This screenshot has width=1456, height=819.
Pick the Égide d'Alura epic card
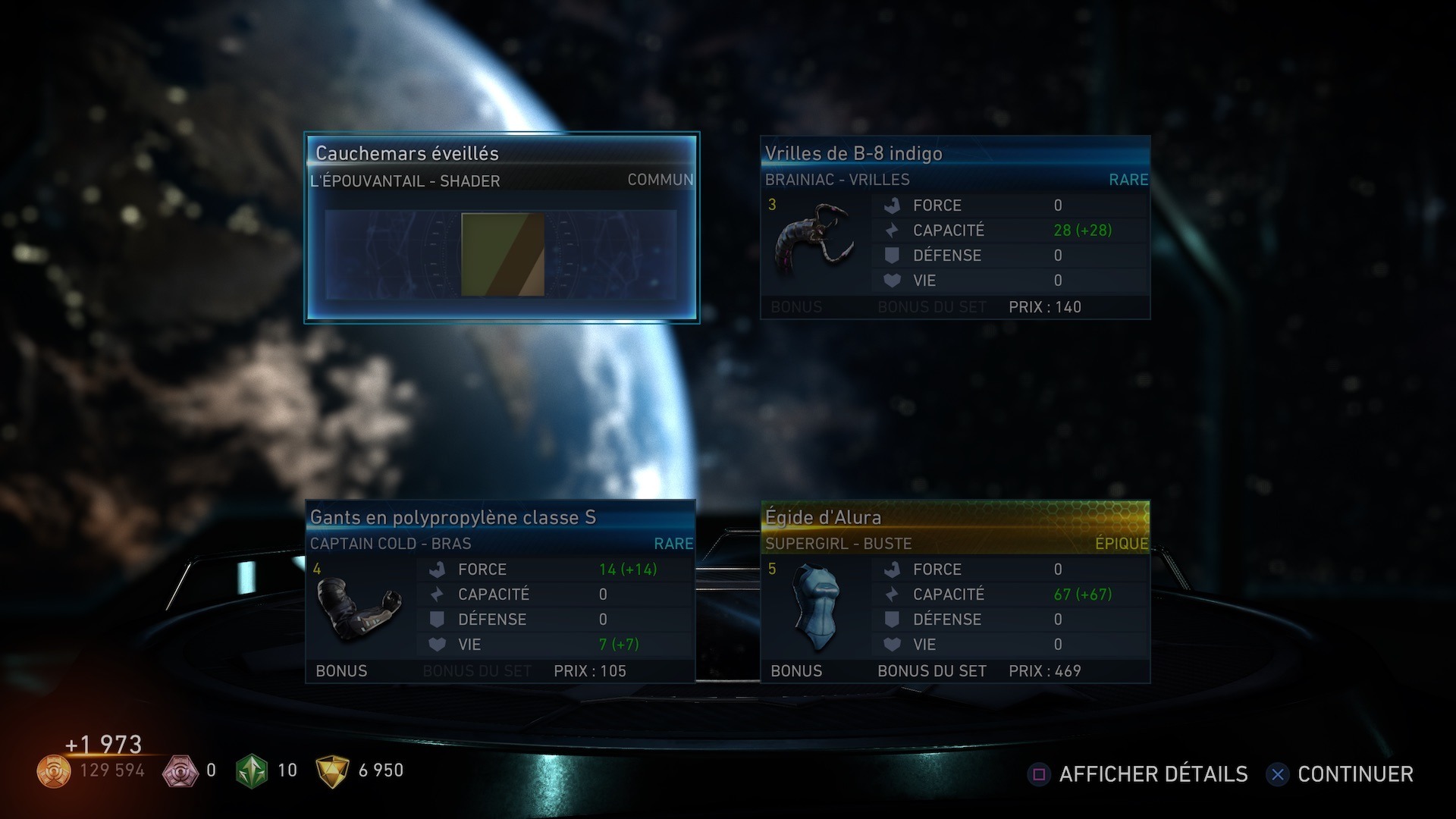[955, 591]
